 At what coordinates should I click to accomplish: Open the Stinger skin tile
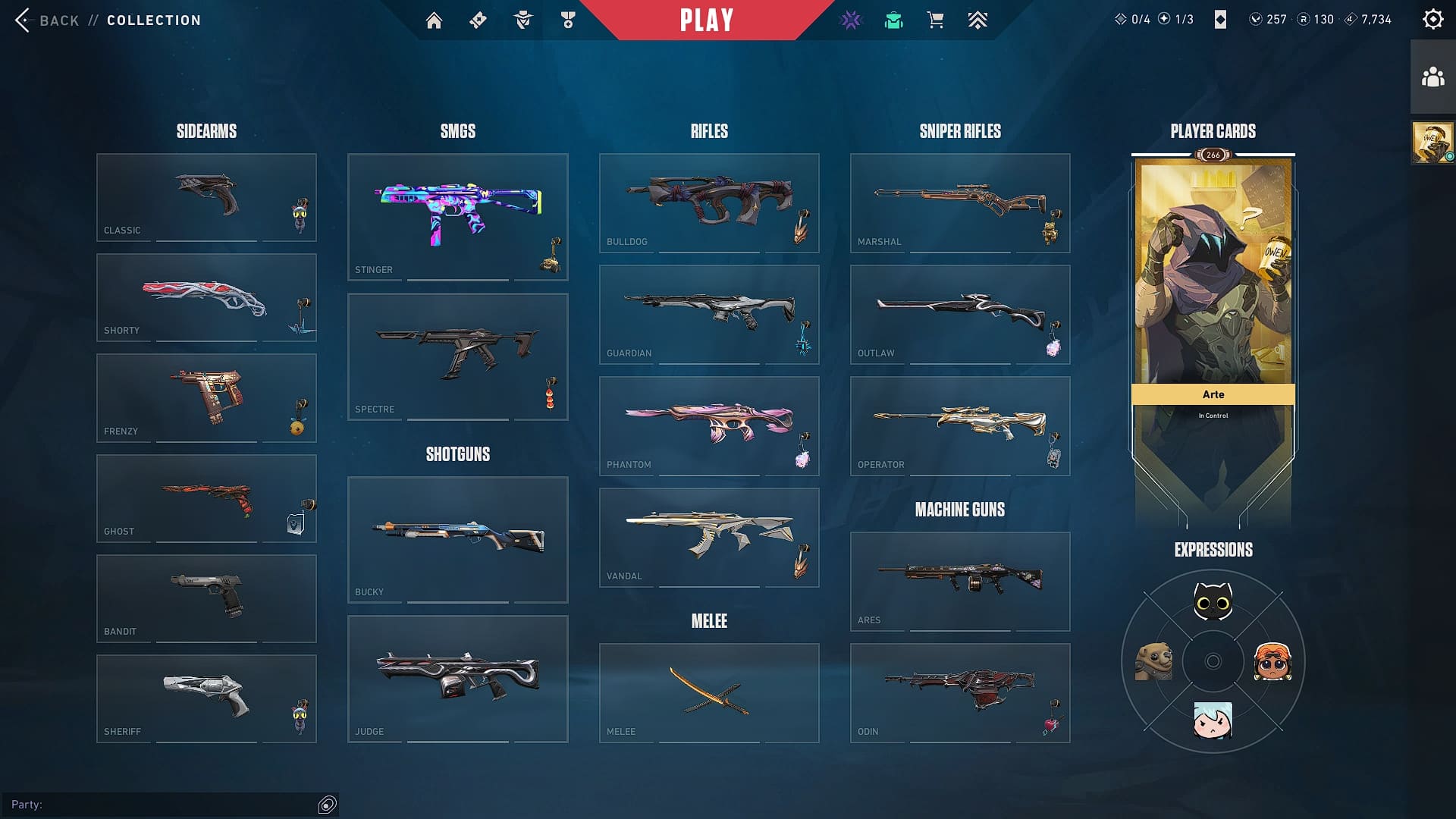coord(458,216)
